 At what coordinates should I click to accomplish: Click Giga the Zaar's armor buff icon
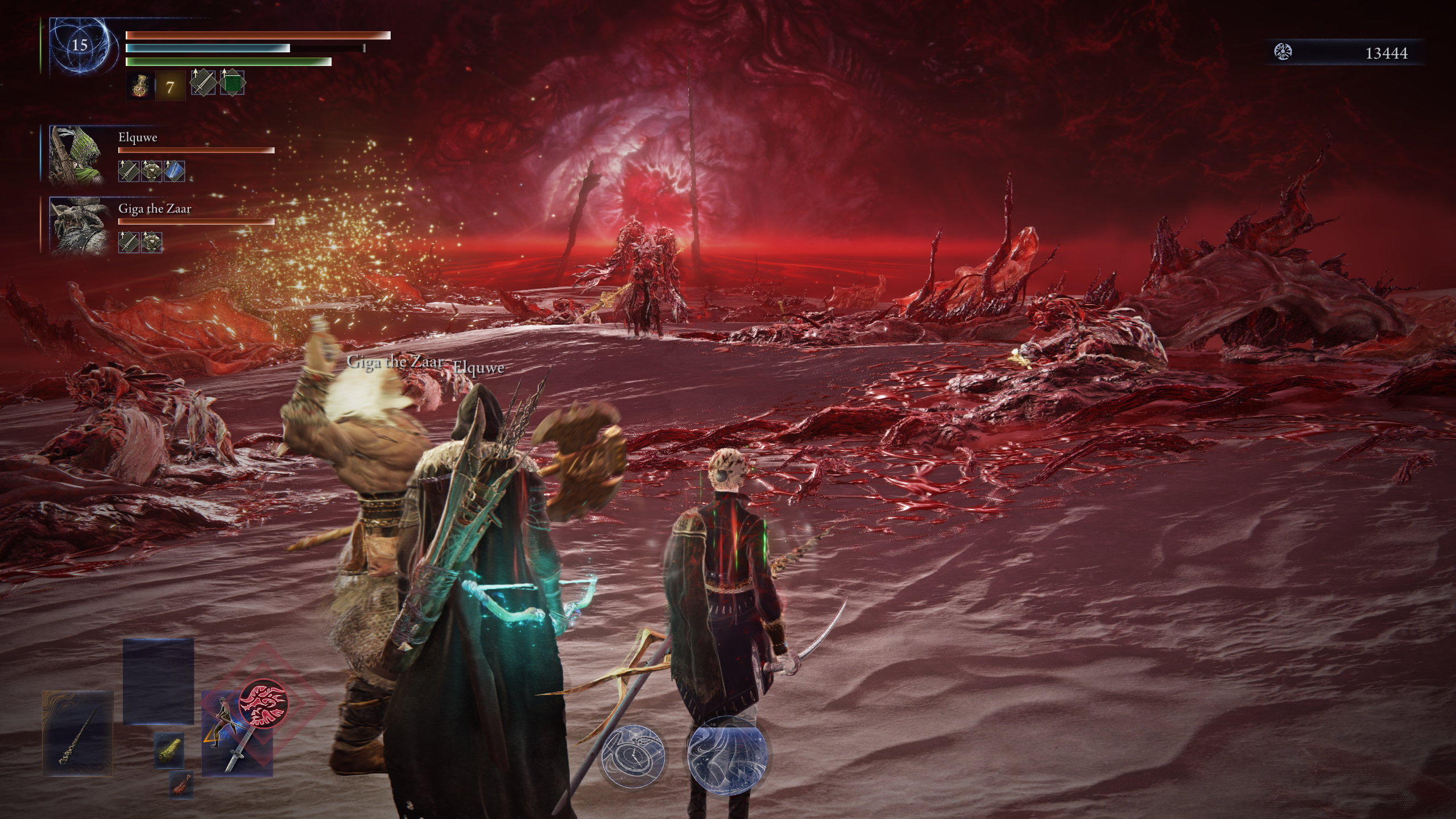(151, 242)
